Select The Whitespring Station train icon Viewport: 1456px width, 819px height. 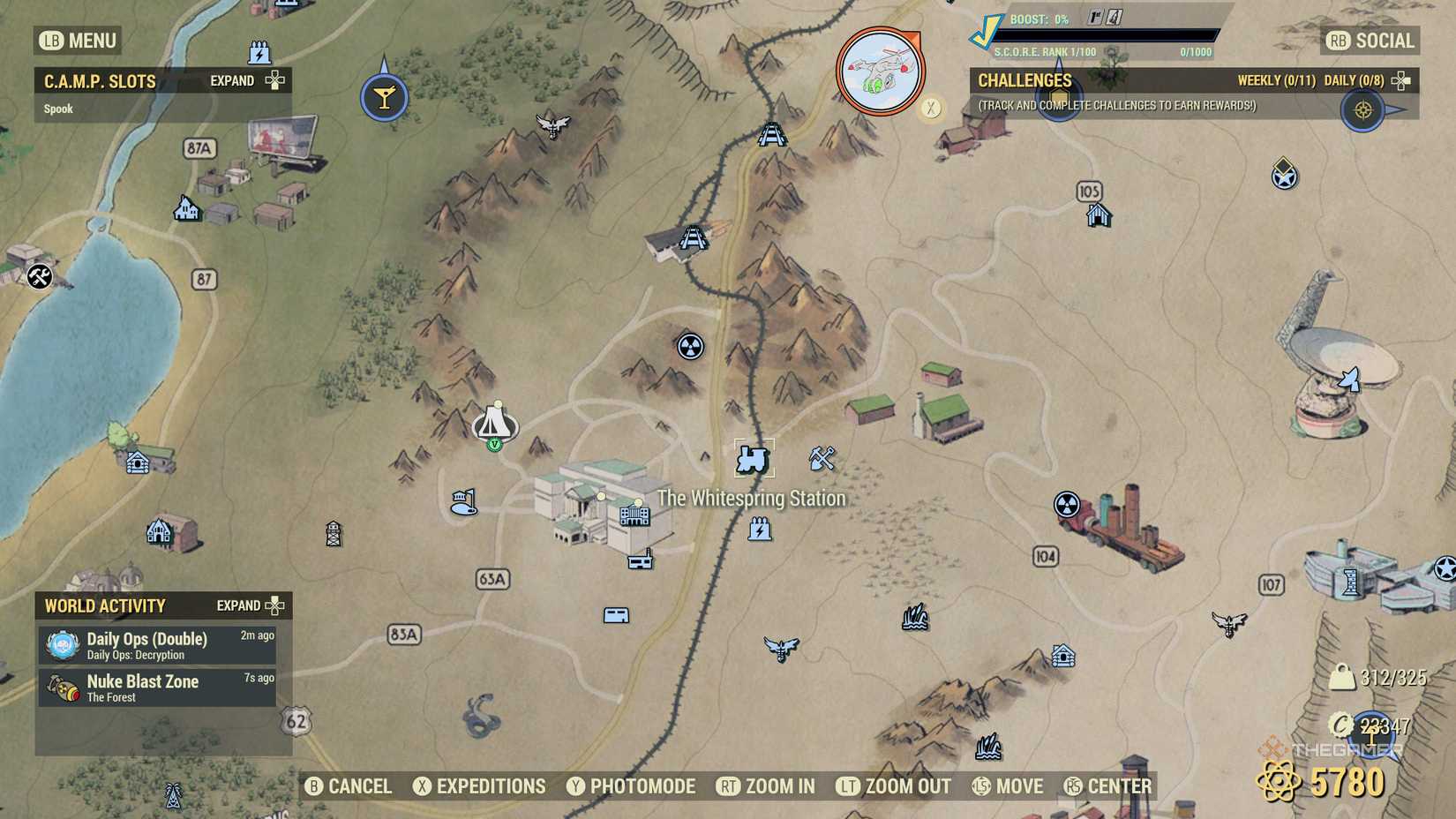coord(754,457)
